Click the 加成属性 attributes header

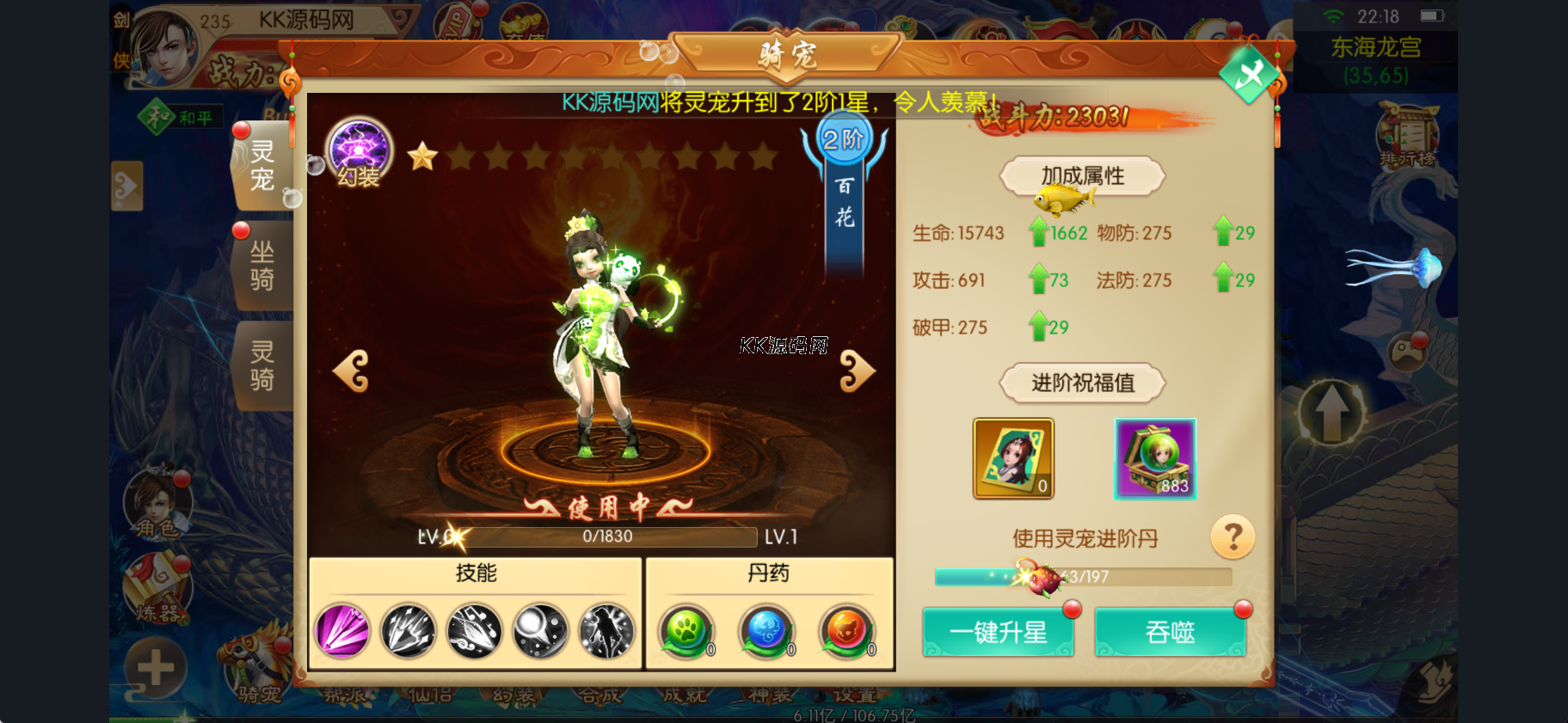(x=1082, y=176)
